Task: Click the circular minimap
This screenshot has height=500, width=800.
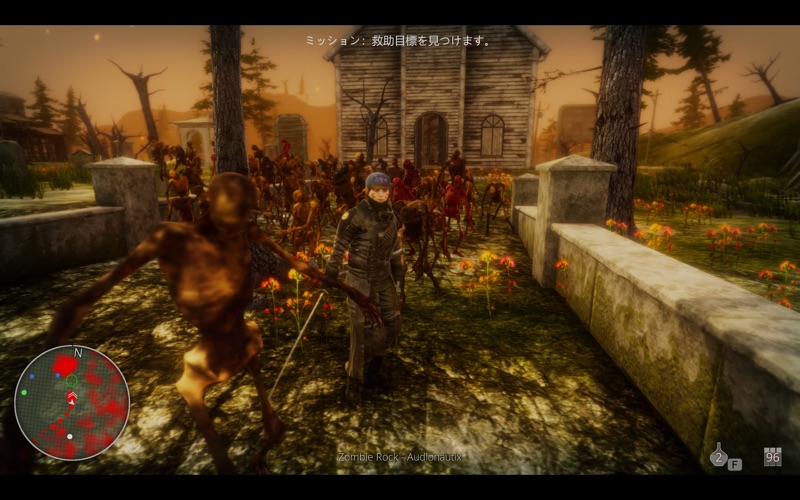Action: (72, 402)
